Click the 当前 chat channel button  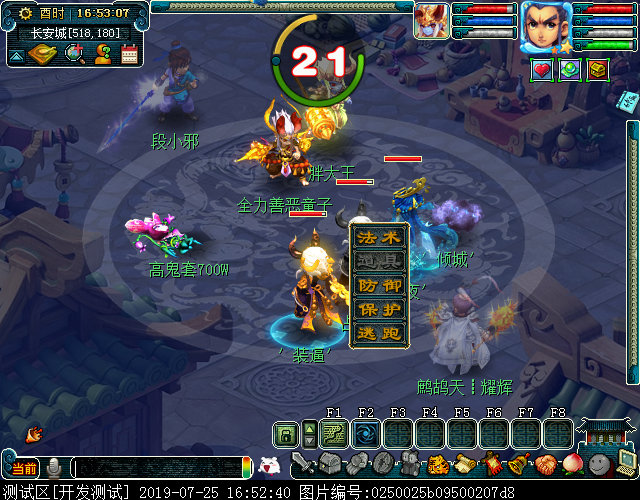(23, 468)
